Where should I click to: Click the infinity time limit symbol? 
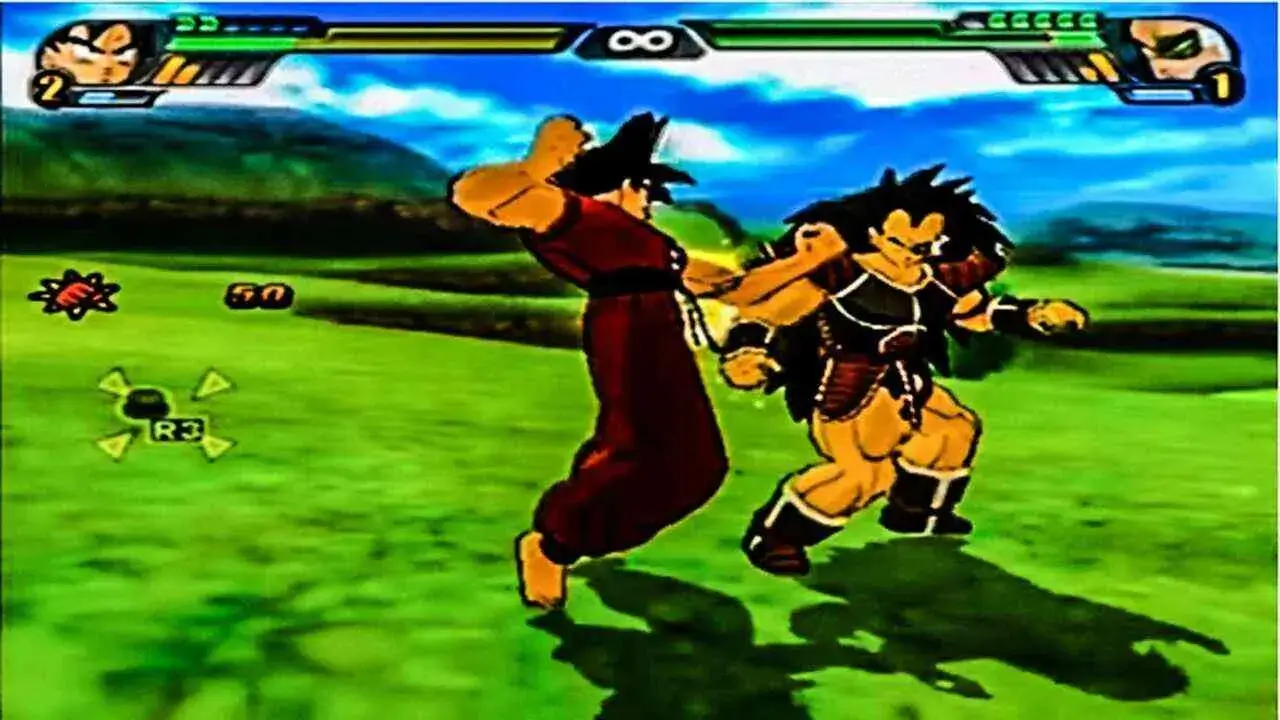(x=640, y=40)
